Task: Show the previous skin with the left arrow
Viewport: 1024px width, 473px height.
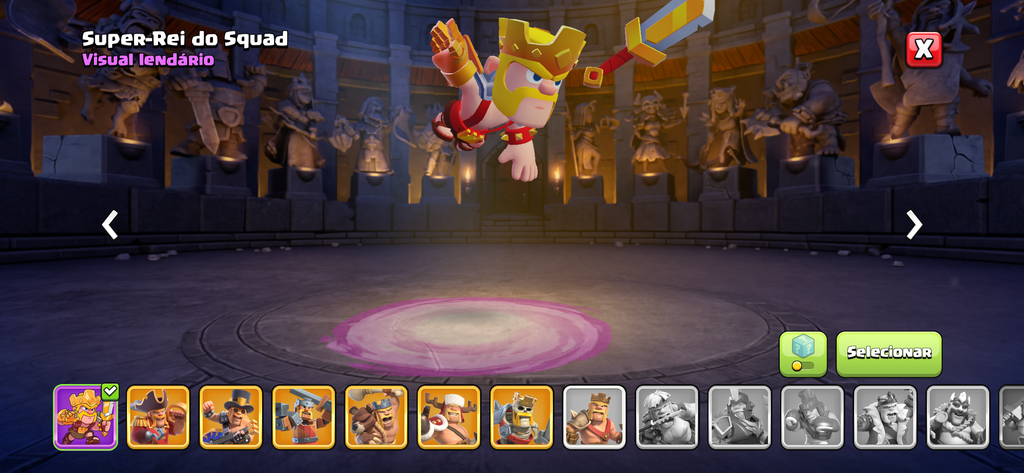Action: pyautogui.click(x=110, y=225)
